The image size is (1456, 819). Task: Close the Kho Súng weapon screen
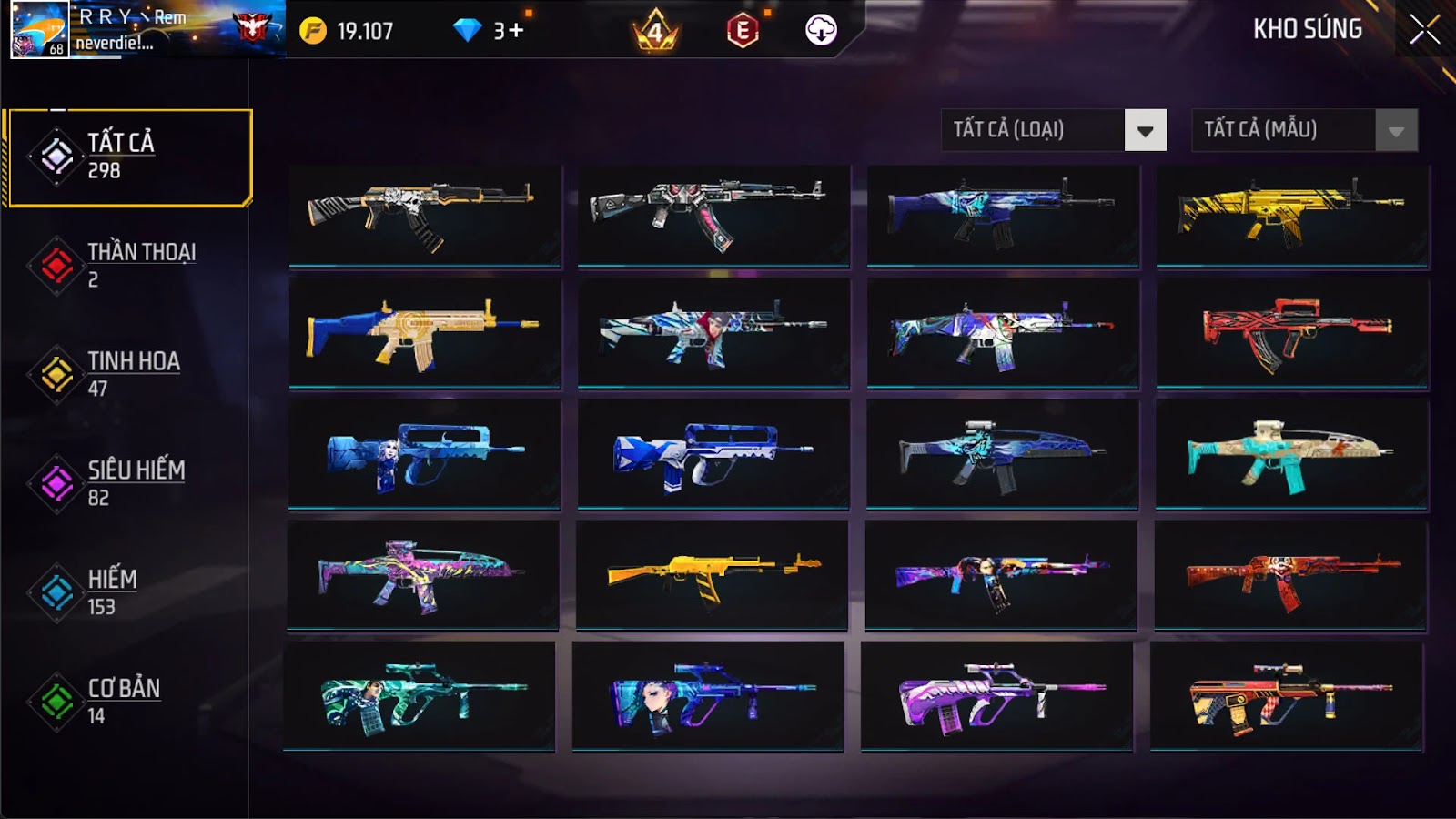1424,30
